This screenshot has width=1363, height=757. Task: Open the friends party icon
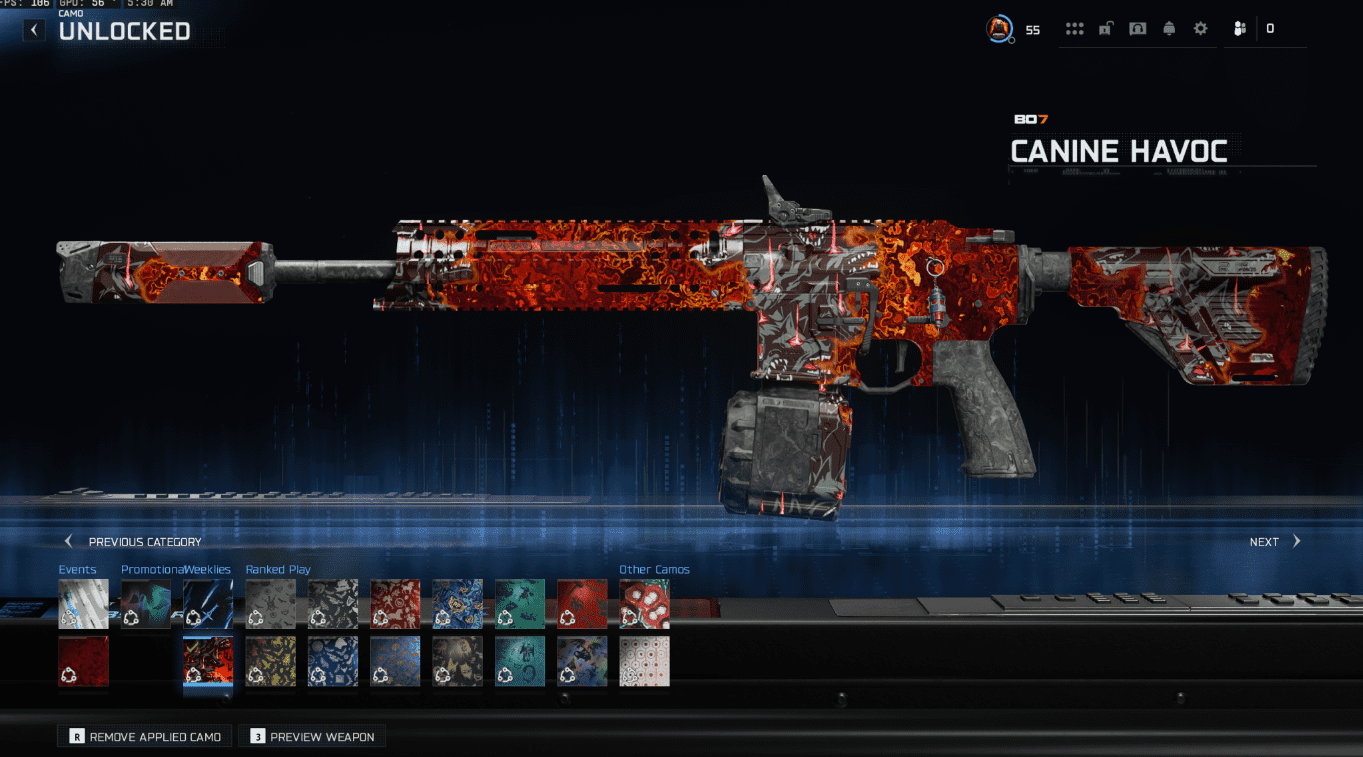[x=1239, y=29]
